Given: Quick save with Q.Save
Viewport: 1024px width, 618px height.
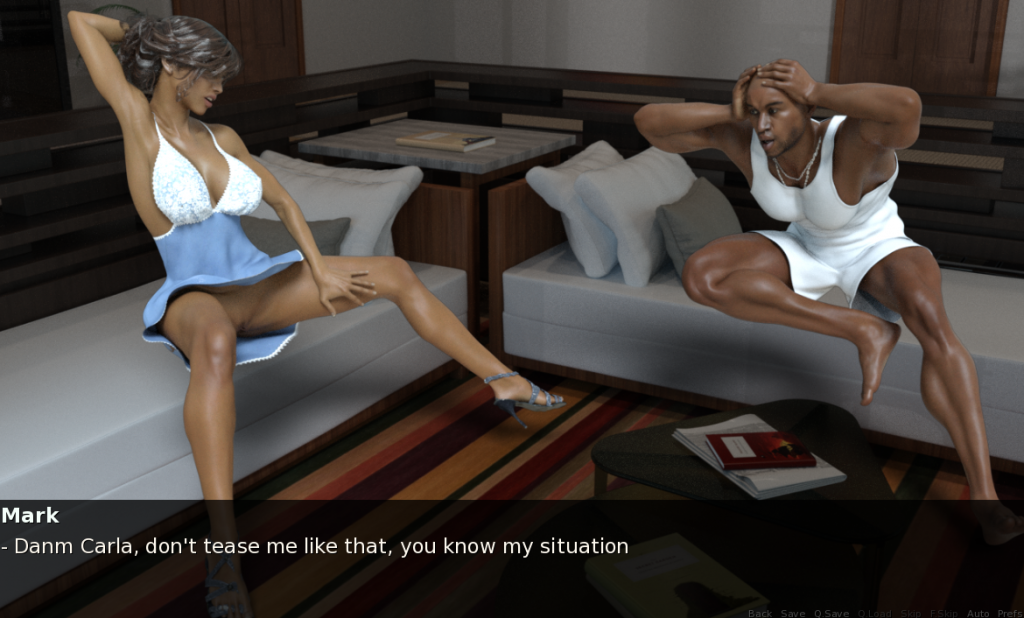Looking at the screenshot, I should (831, 613).
